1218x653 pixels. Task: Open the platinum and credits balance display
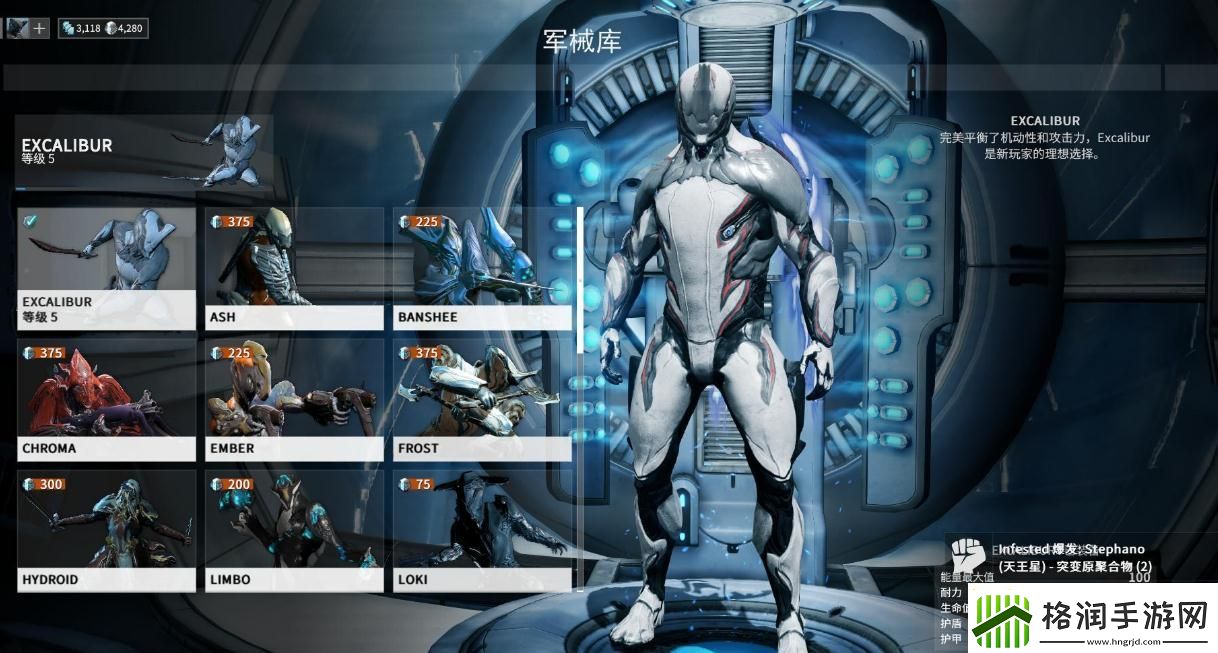pyautogui.click(x=103, y=28)
